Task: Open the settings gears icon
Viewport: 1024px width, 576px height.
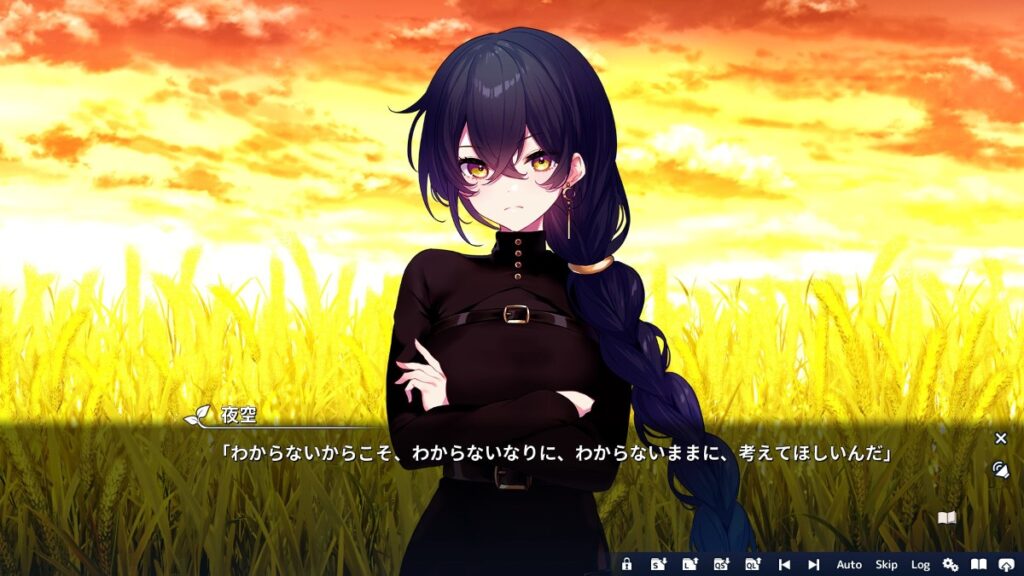Action: coord(950,565)
